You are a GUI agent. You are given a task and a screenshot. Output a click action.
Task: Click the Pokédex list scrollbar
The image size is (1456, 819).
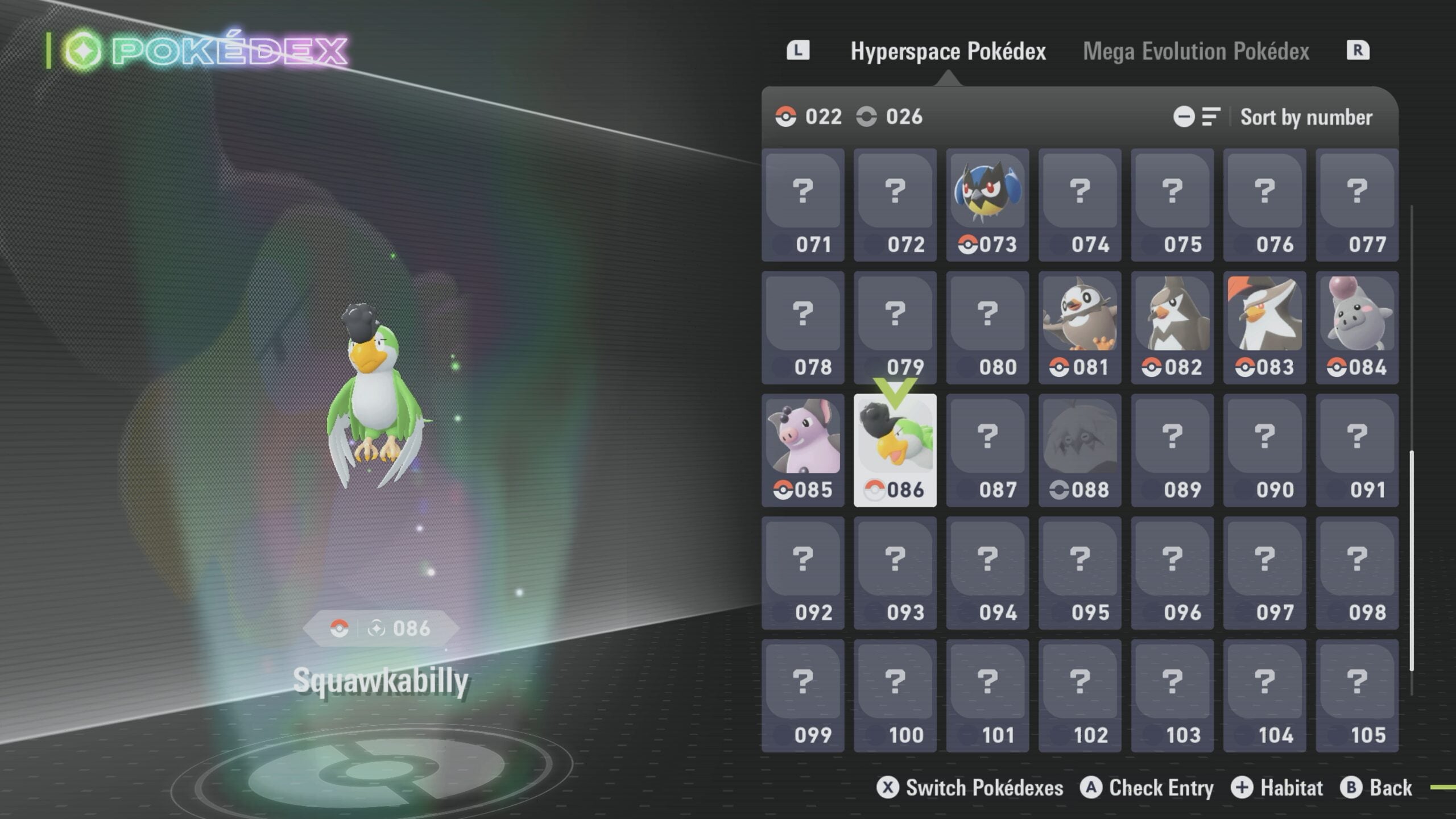click(x=1412, y=560)
